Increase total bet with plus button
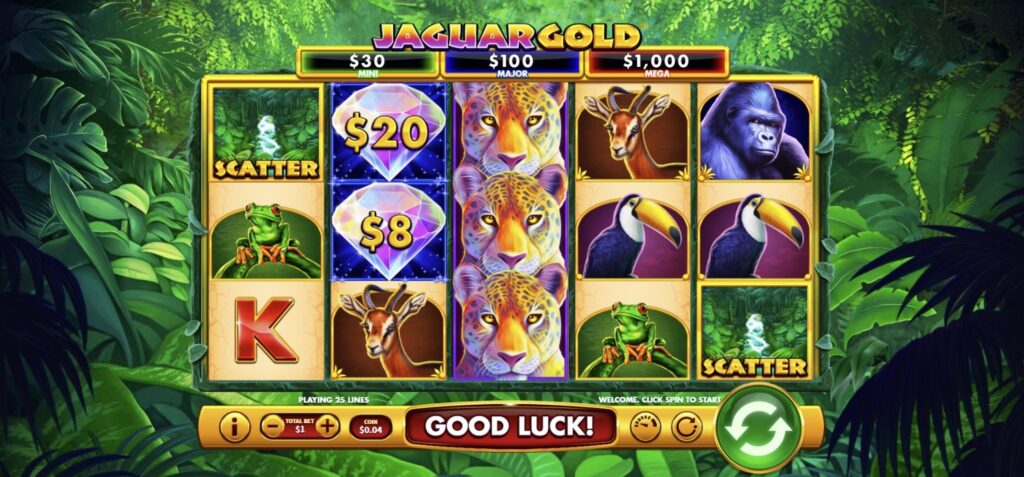The height and width of the screenshot is (477, 1024). (x=327, y=427)
